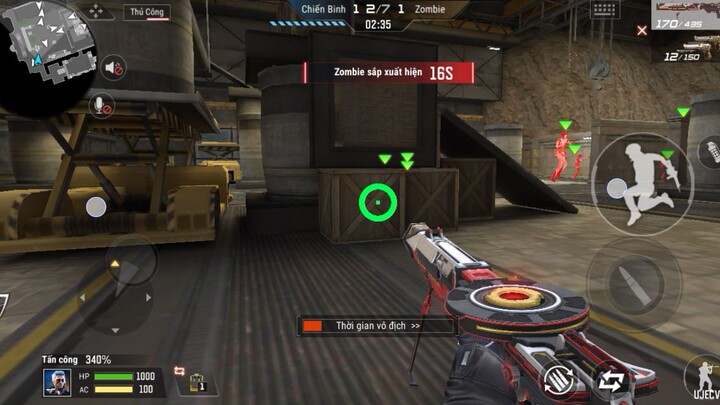The width and height of the screenshot is (720, 405).
Task: Select the primary rifle weapon slot
Action: [x=686, y=16]
